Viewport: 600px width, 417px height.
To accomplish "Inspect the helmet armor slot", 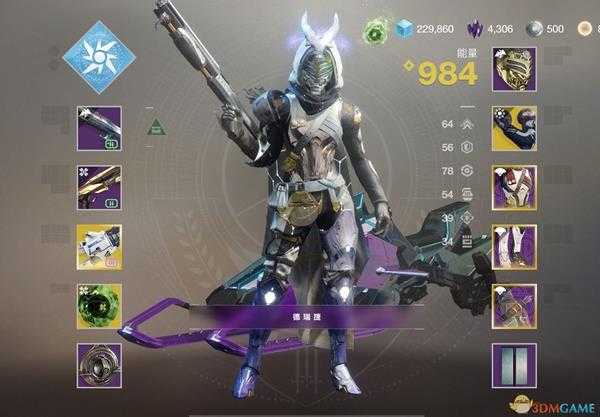I will point(514,69).
